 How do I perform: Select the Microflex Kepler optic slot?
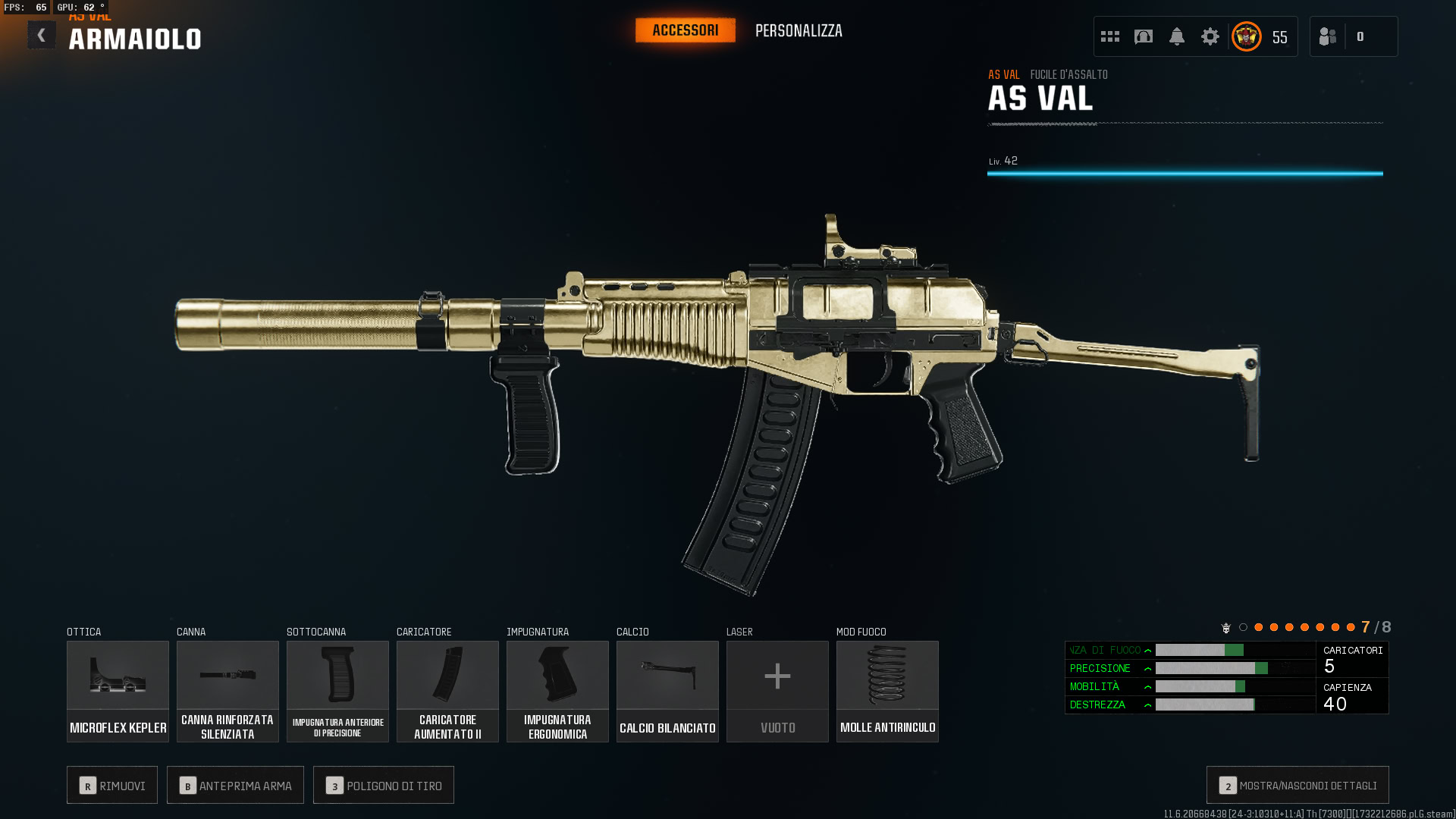click(118, 691)
